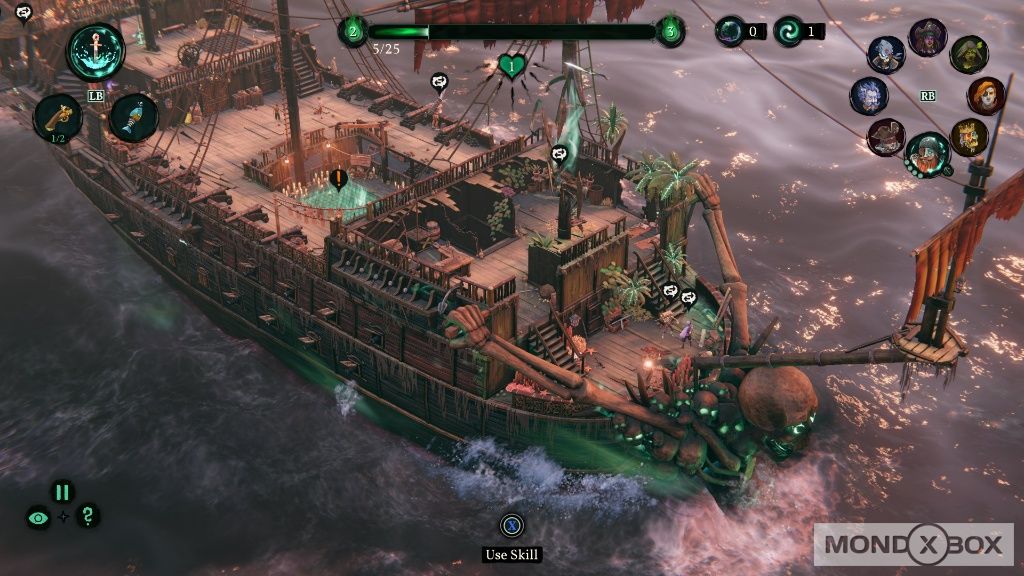The width and height of the screenshot is (1024, 576).
Task: Toggle the eye view mode icon
Action: (x=39, y=518)
